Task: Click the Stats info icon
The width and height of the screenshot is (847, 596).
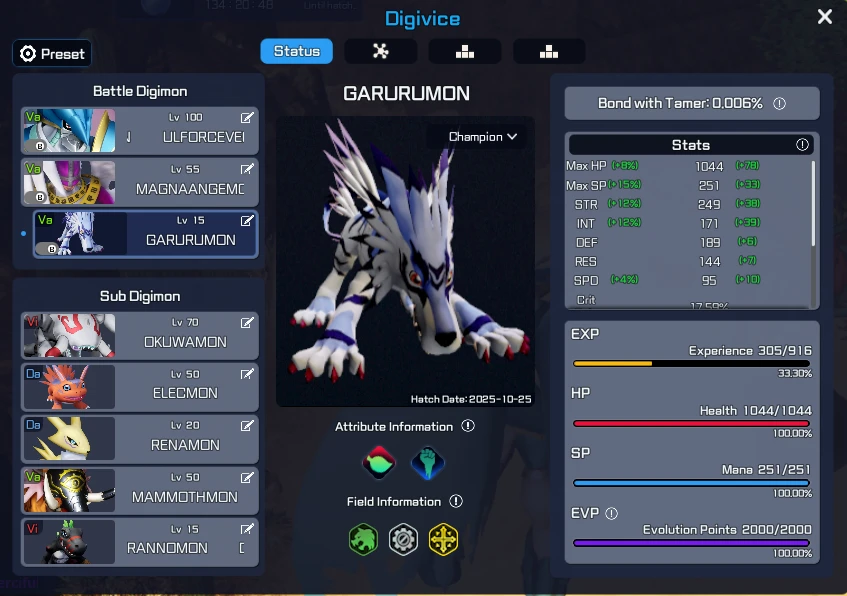Action: [x=802, y=145]
